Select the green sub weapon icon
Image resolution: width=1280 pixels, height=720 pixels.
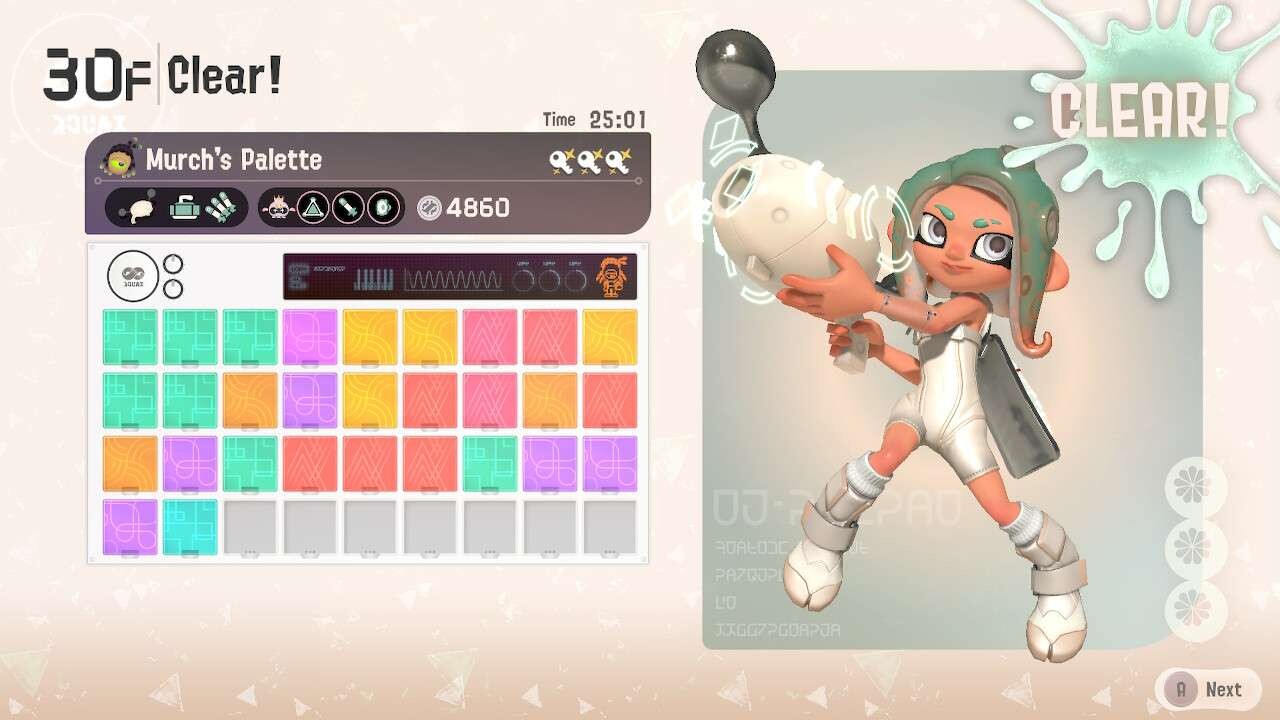(x=183, y=208)
